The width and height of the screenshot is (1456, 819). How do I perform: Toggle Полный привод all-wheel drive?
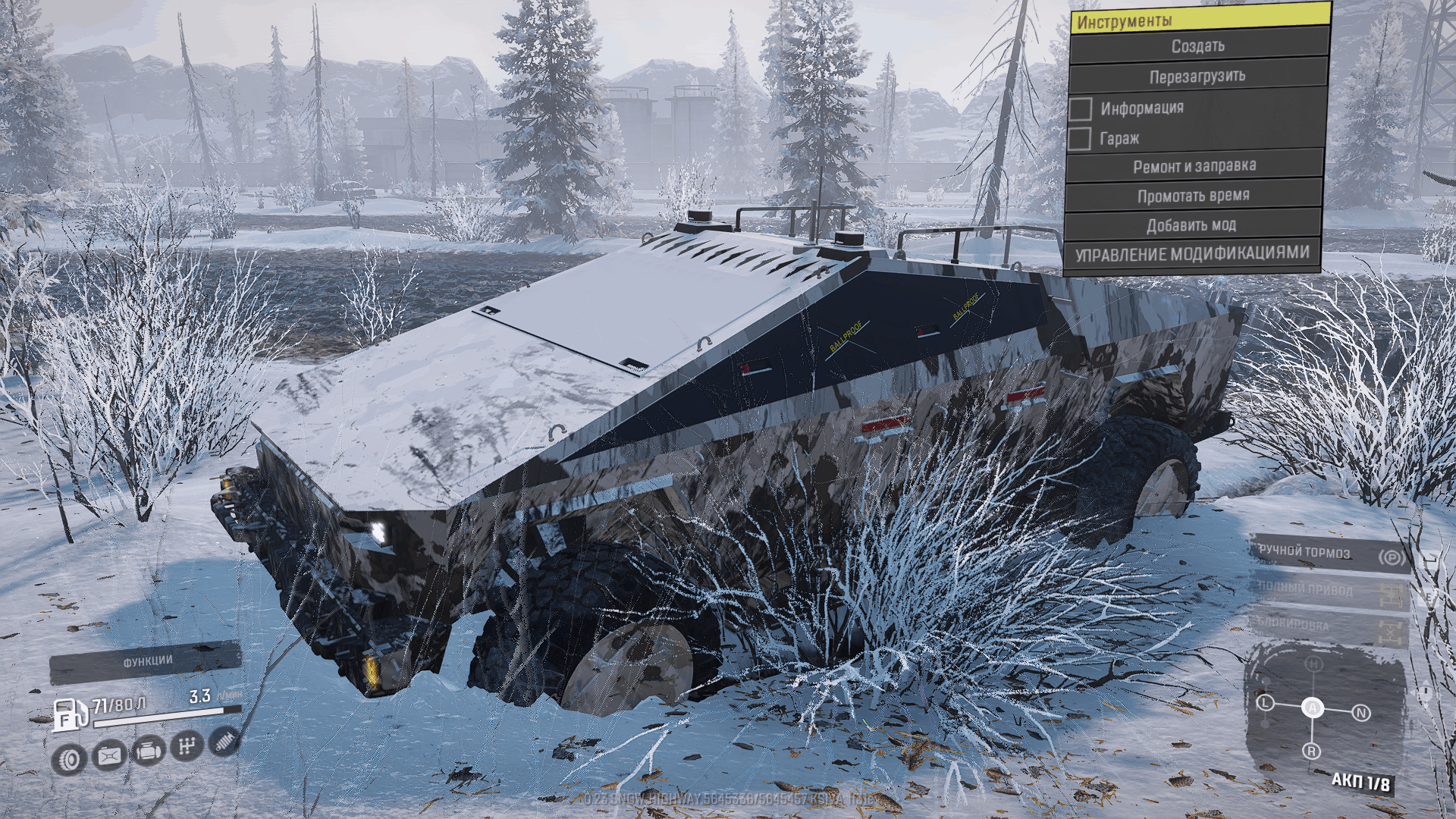pos(1330,591)
